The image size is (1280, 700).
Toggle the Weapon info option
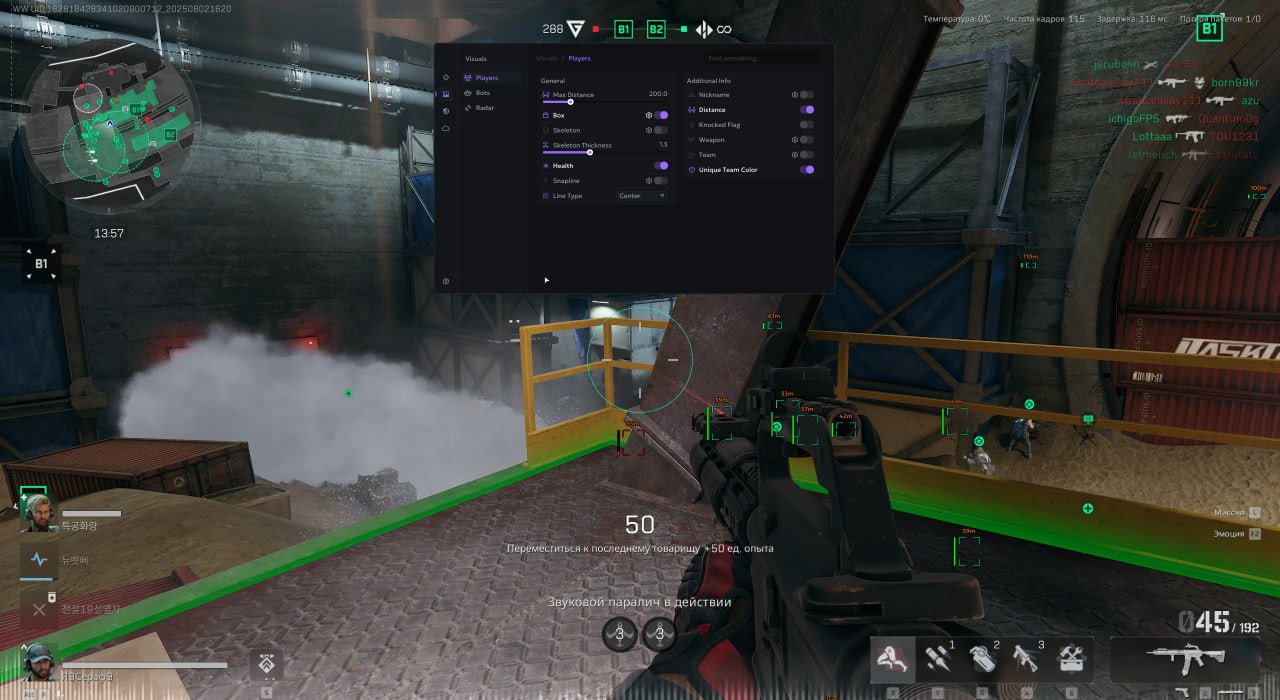(806, 140)
